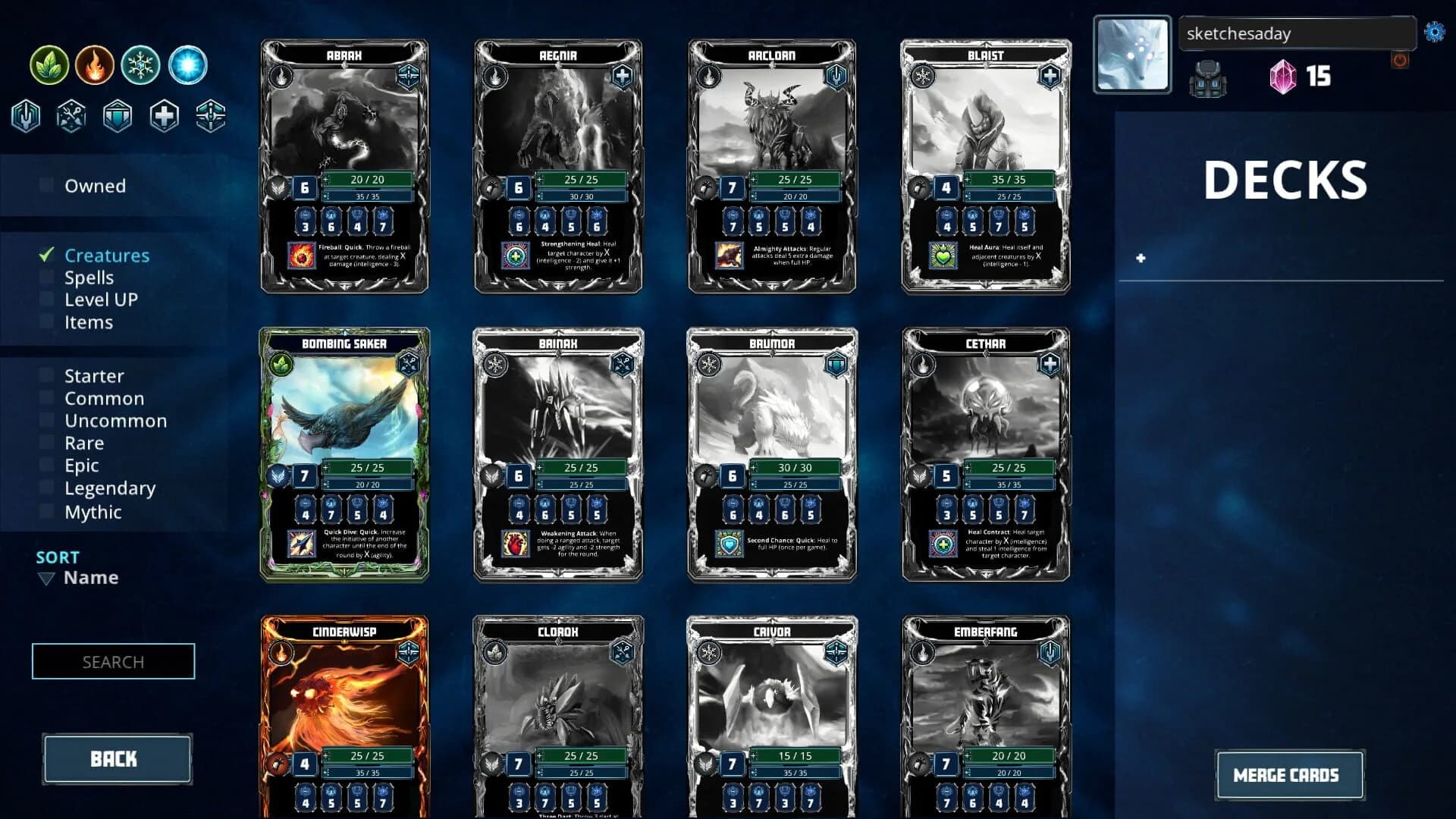
Task: Select the glowing light element filter
Action: click(187, 64)
